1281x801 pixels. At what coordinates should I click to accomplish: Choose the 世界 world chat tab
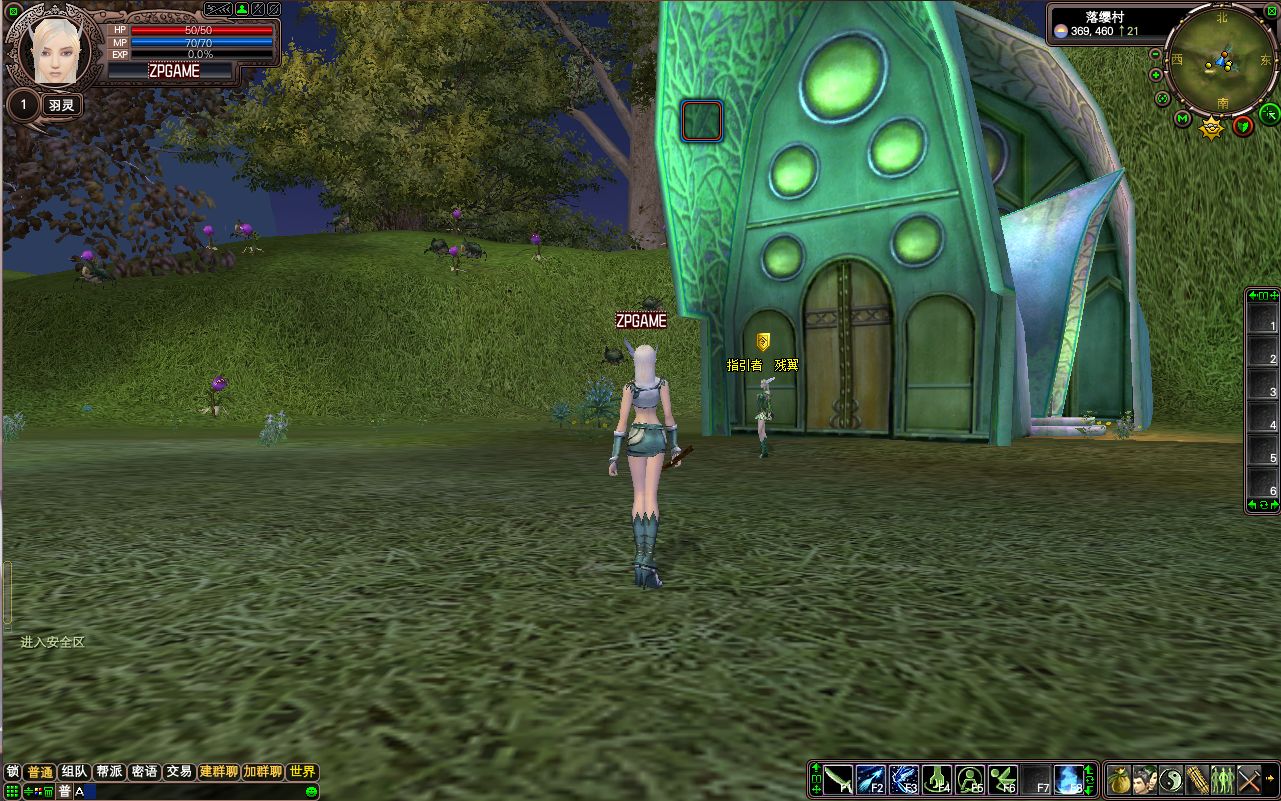pyautogui.click(x=302, y=772)
